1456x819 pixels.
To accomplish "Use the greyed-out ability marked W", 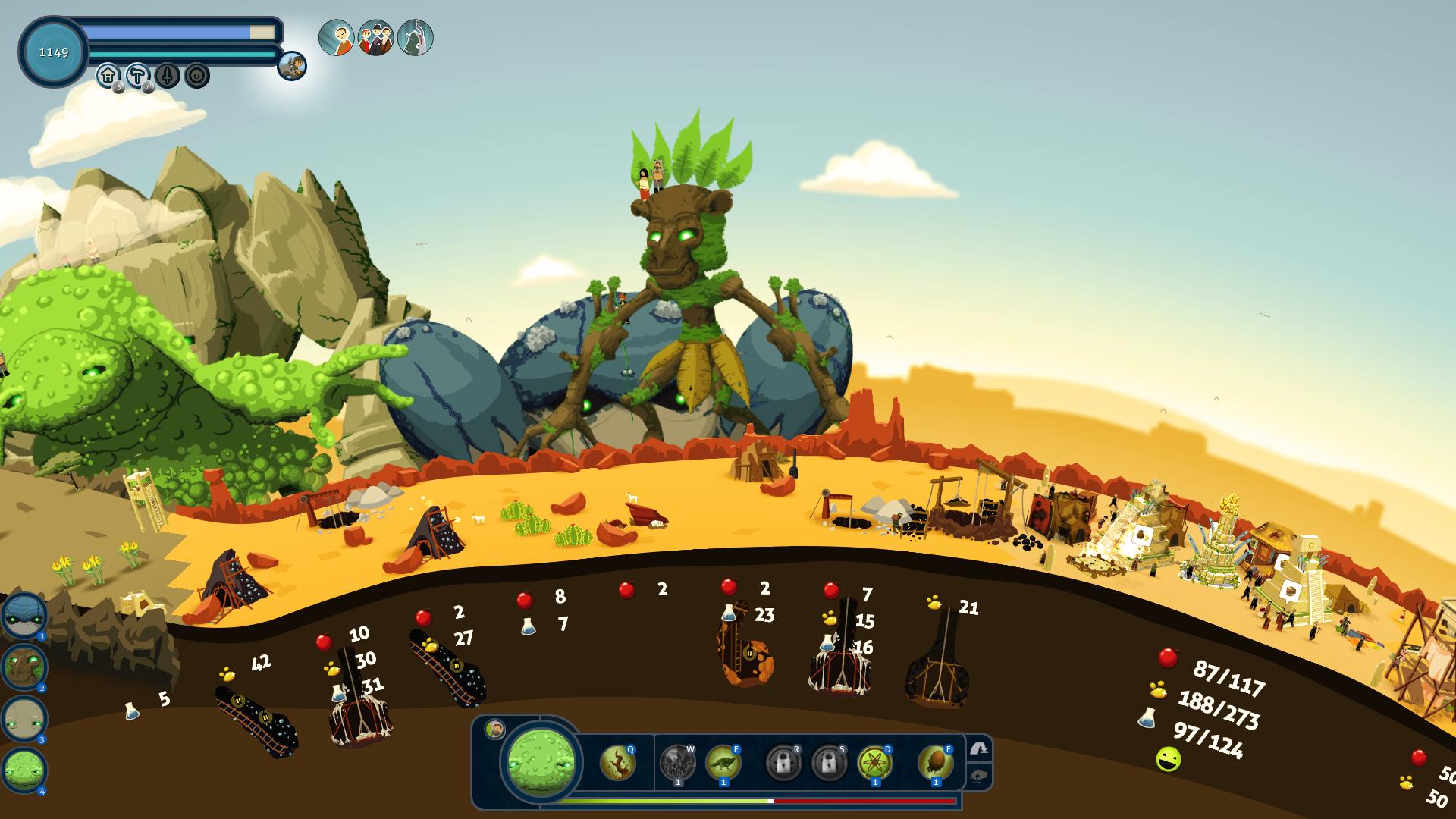I will tap(677, 762).
